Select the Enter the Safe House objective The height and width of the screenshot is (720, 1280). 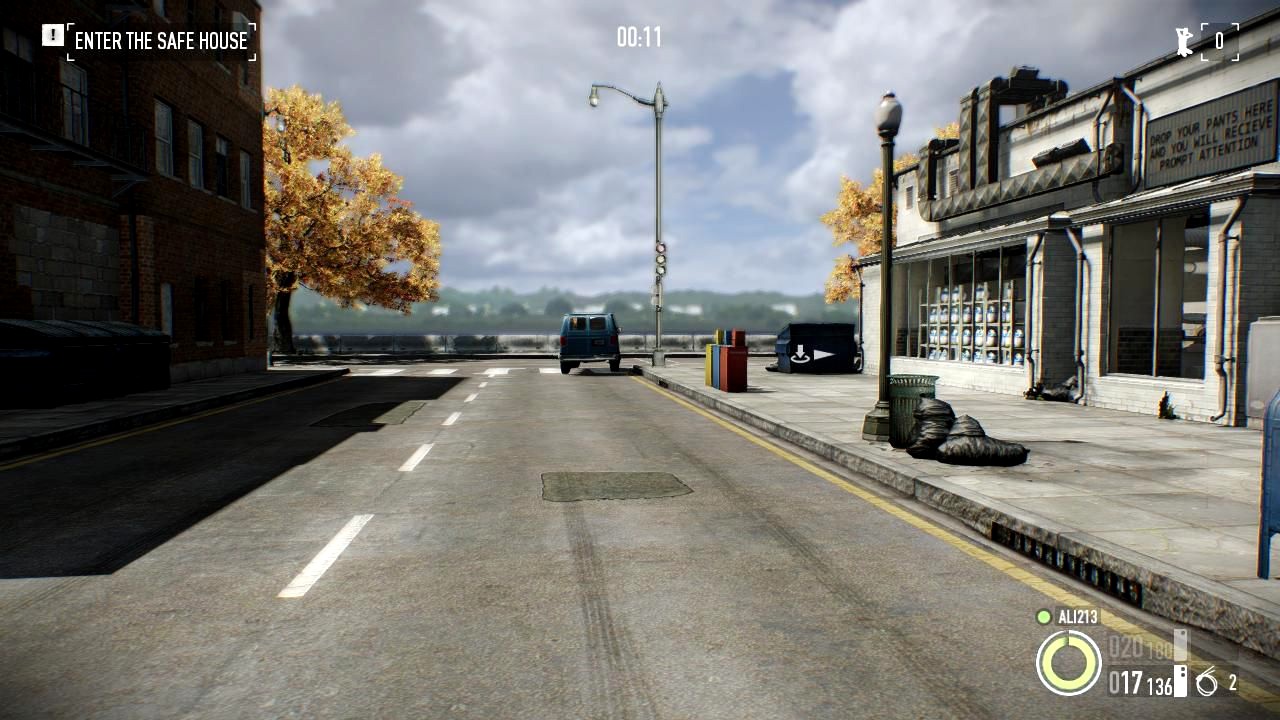pos(161,41)
